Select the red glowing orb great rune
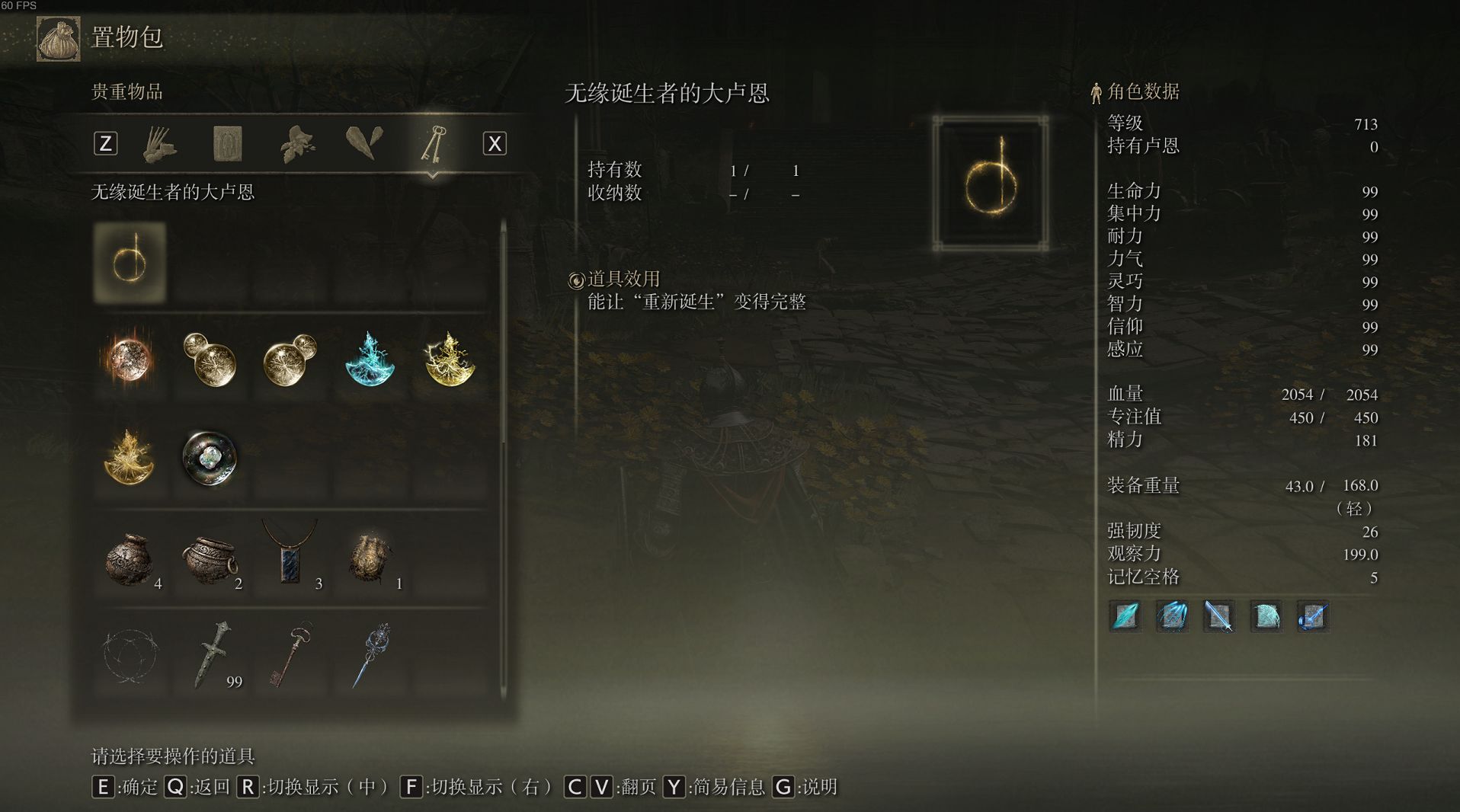 tap(130, 360)
